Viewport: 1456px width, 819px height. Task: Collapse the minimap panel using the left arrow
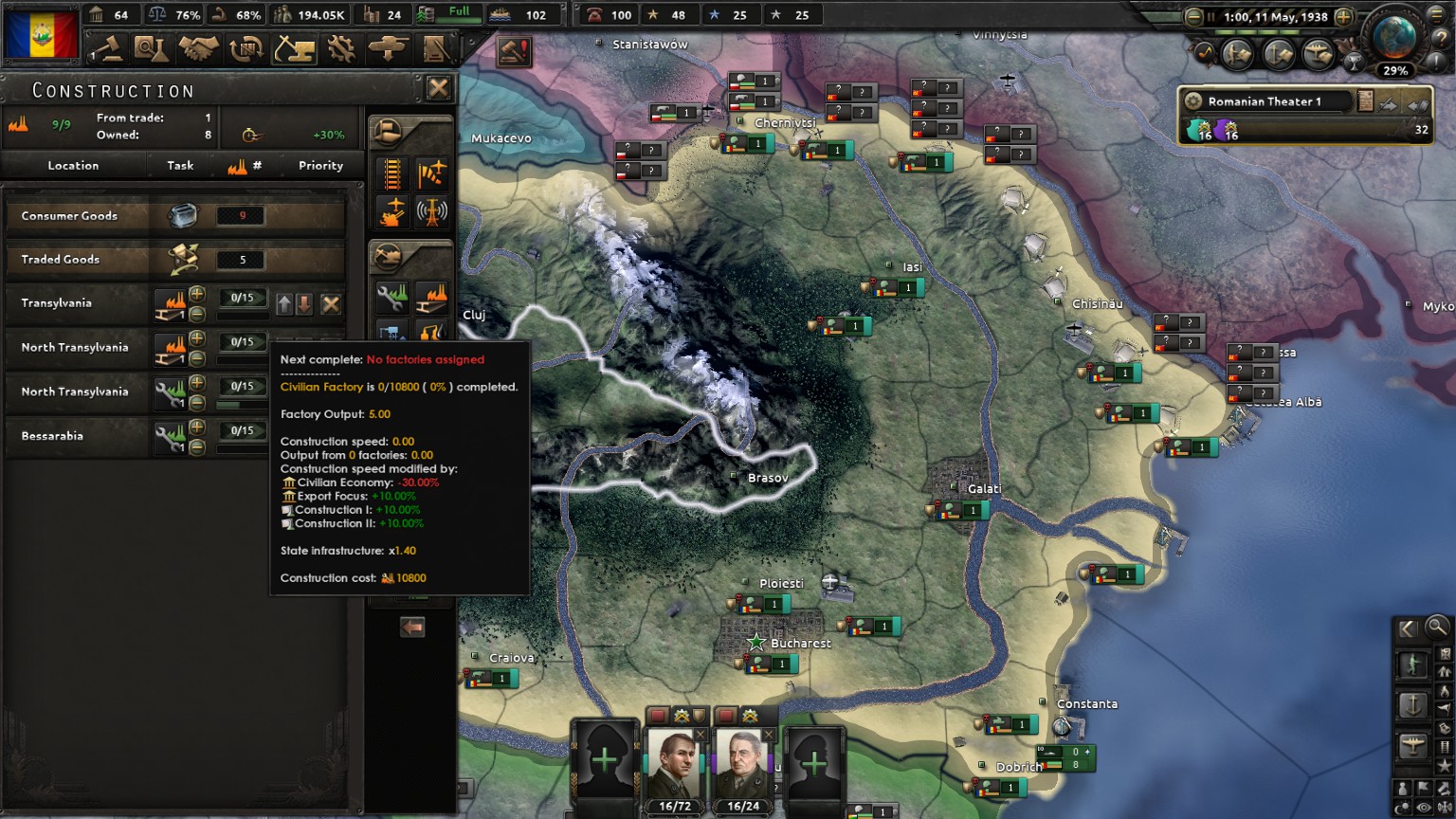point(1406,629)
